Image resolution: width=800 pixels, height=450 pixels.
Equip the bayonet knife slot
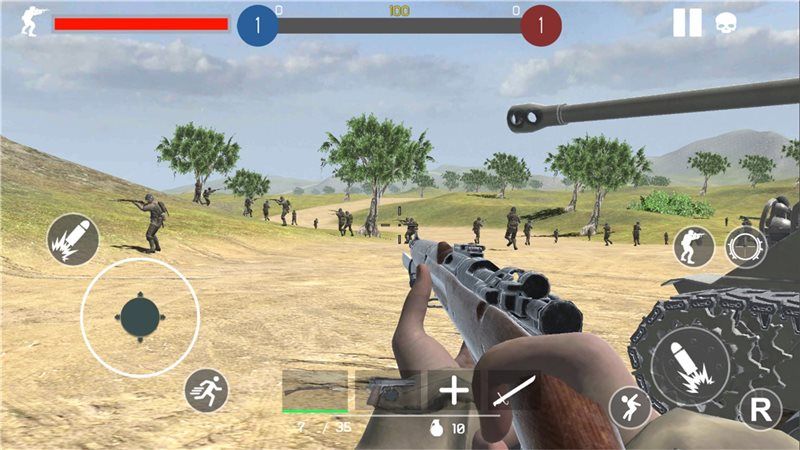(516, 390)
